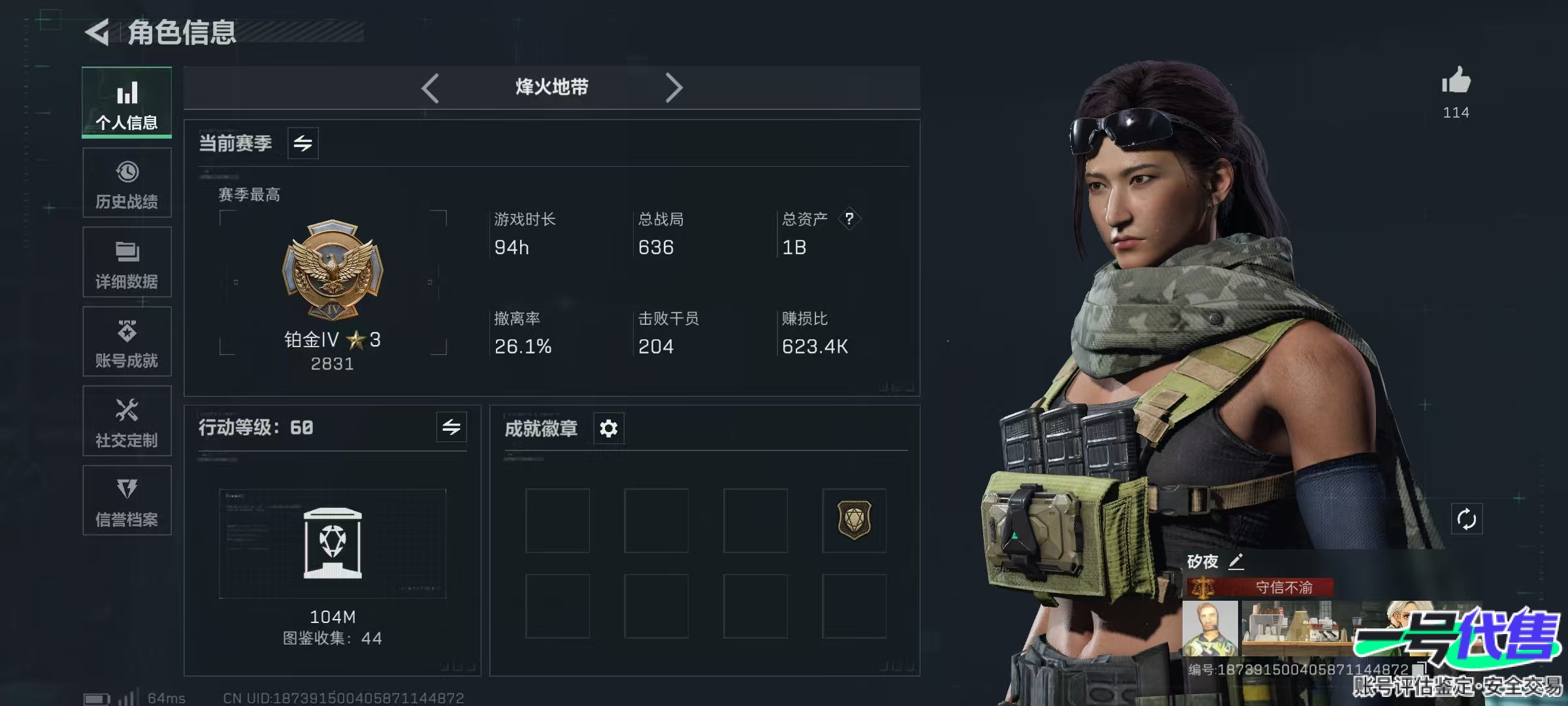
Task: Show the 详细数据 tab
Action: 127,263
